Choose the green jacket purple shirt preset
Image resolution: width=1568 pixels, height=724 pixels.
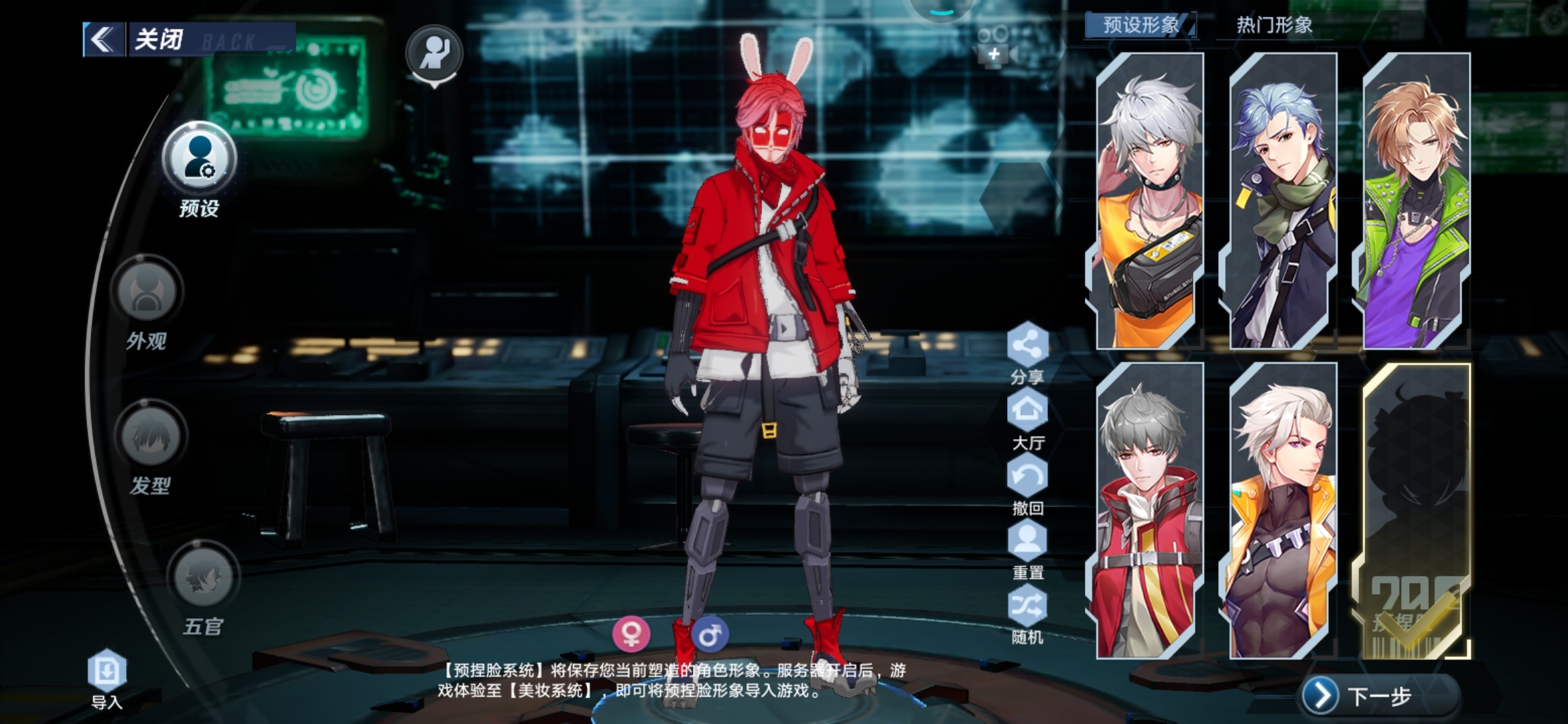pos(1416,201)
